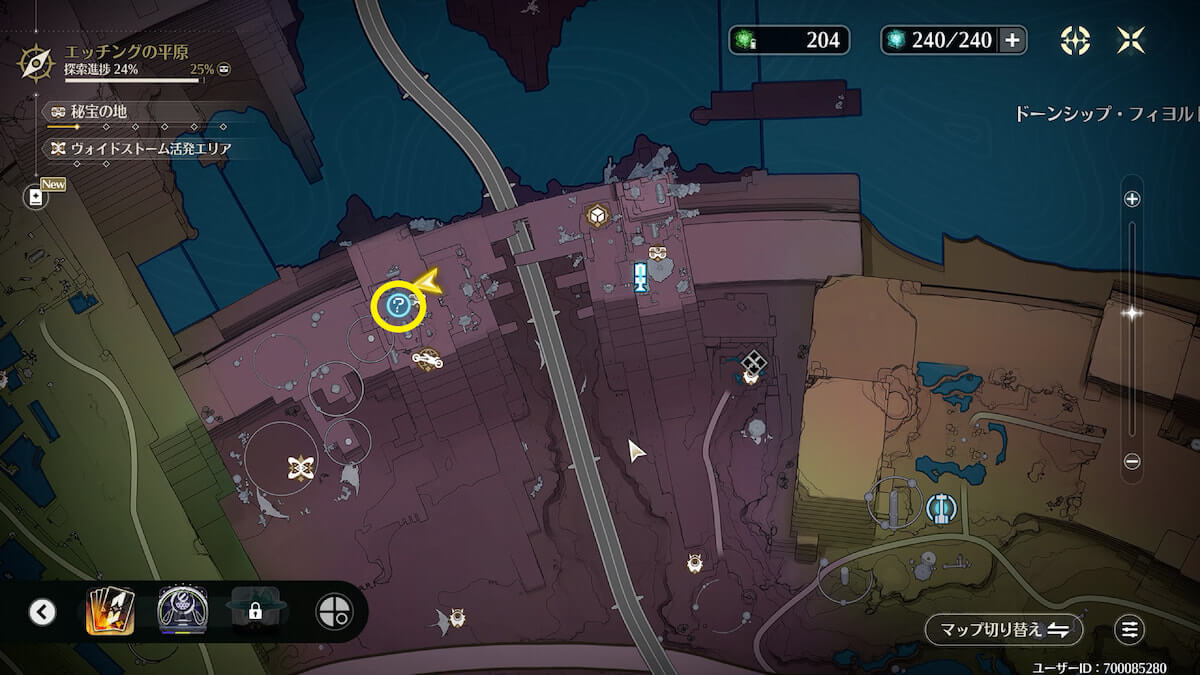
Task: Switch maps with マップ切り替え button
Action: [1003, 629]
